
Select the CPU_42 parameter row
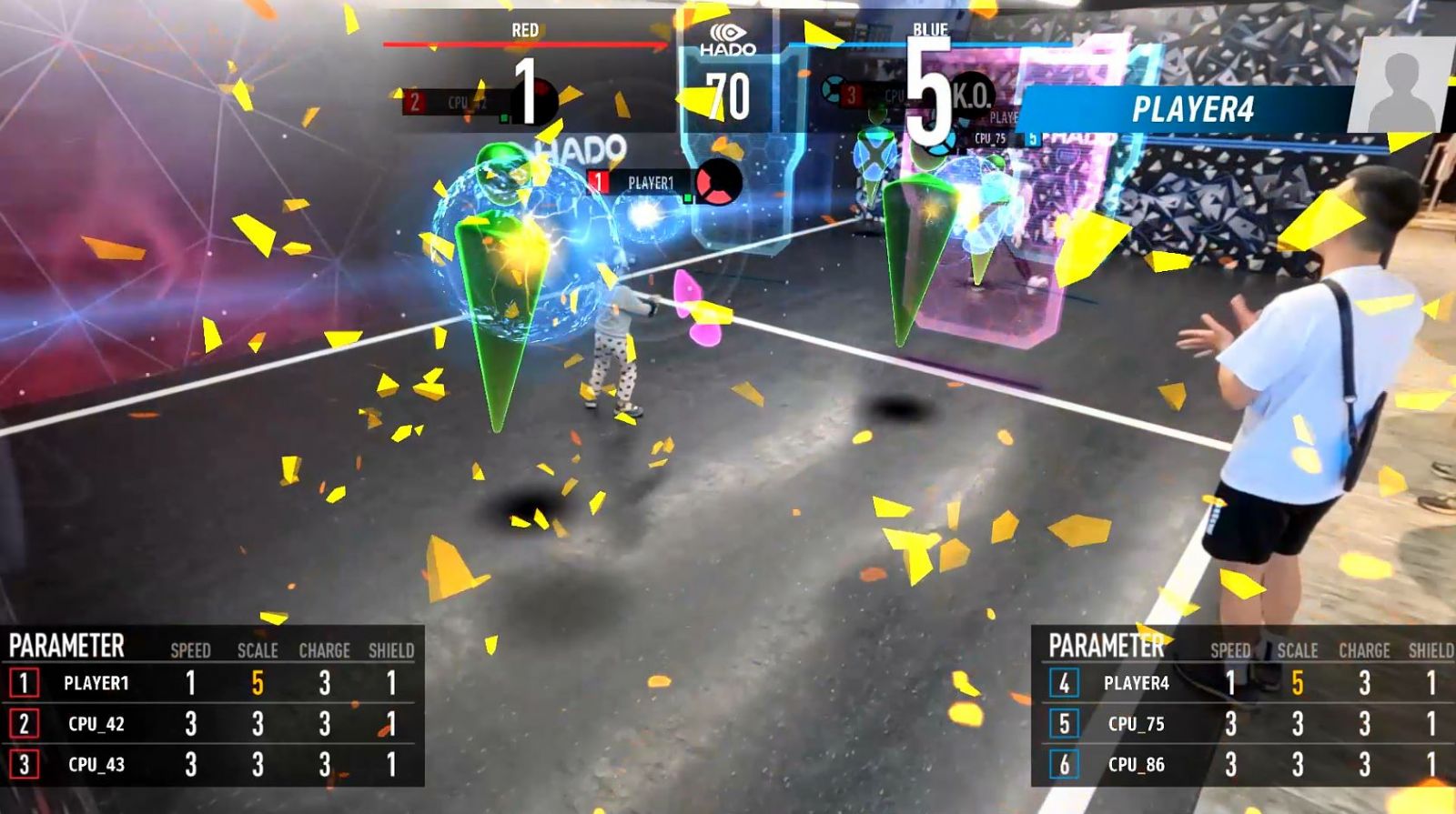coord(211,724)
